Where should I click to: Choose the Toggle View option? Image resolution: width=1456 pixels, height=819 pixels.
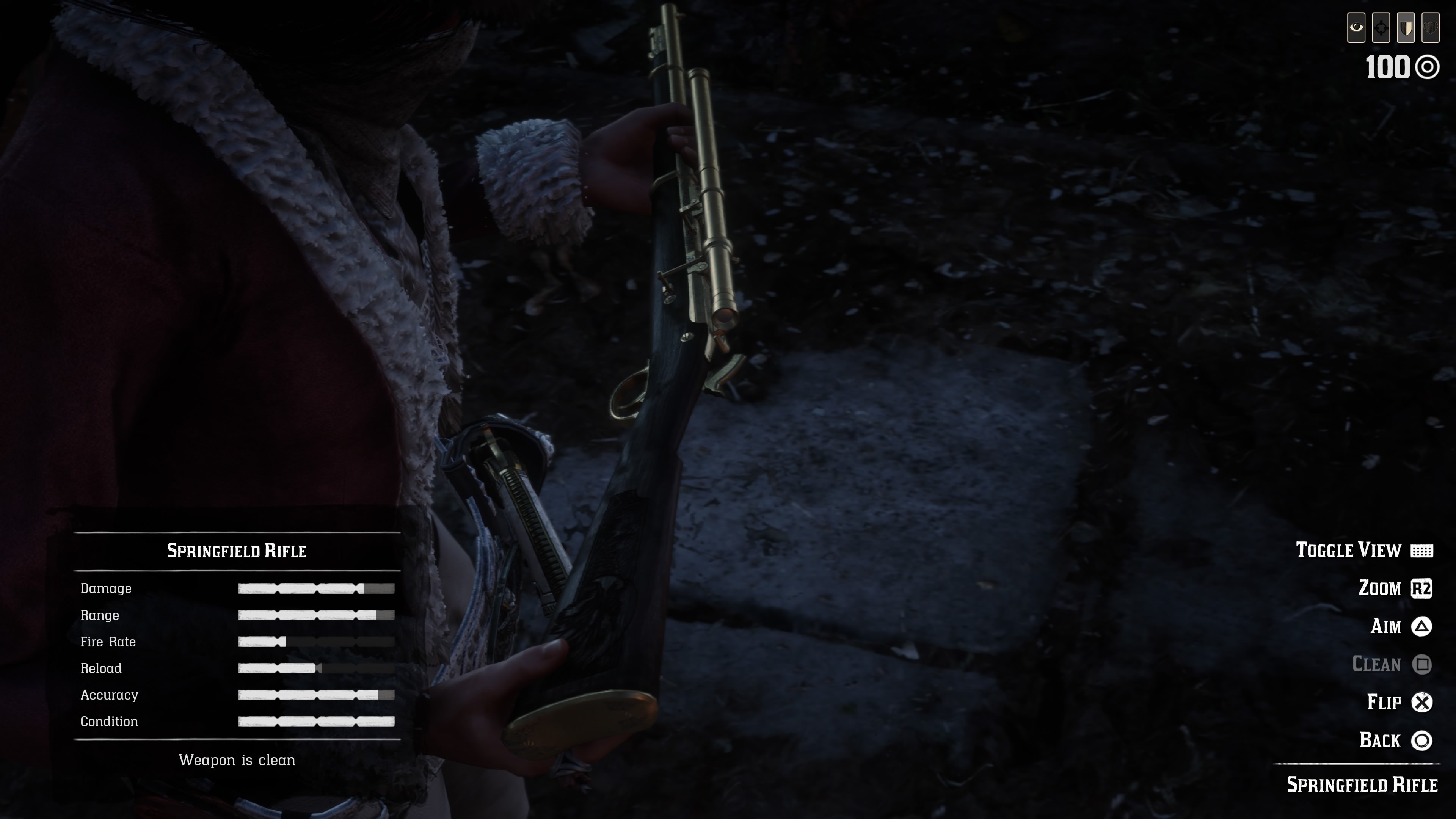[1363, 551]
